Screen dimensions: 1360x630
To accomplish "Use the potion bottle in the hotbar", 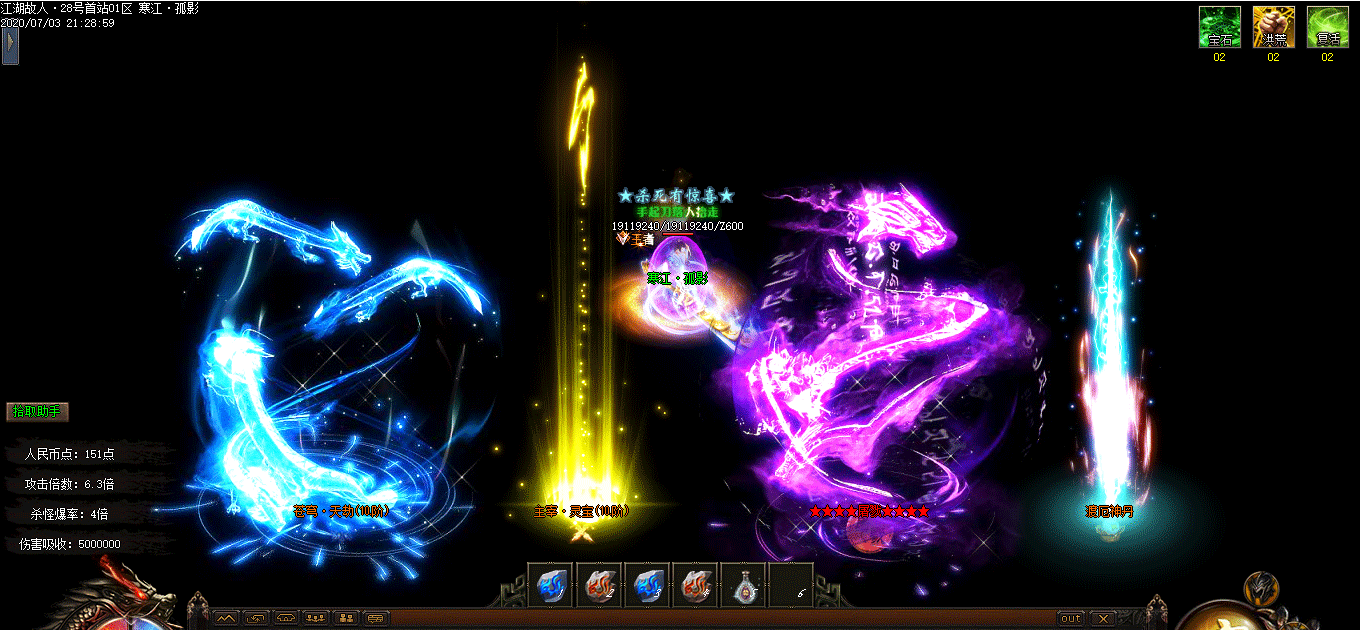I will pyautogui.click(x=743, y=585).
